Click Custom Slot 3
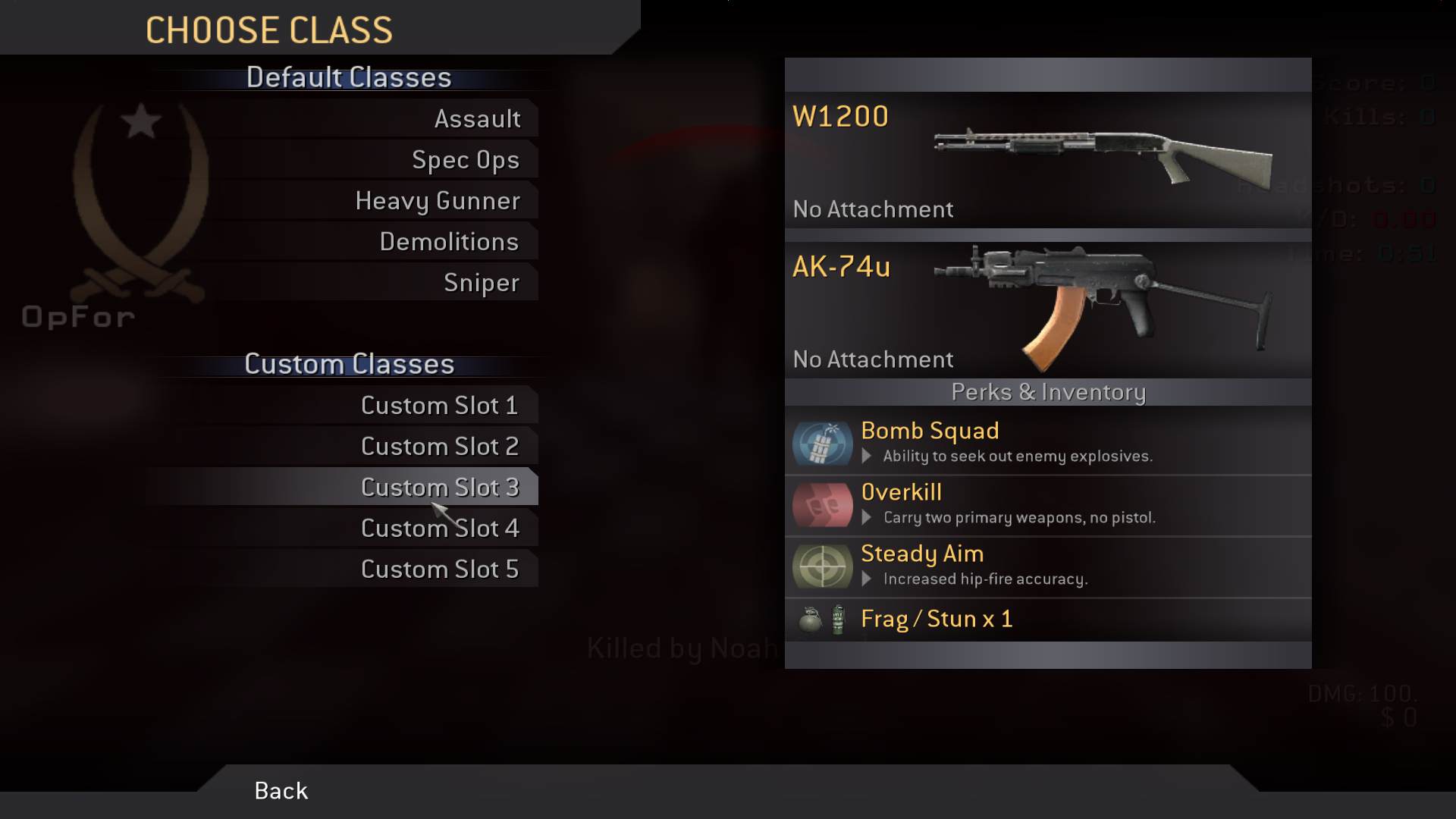Image resolution: width=1456 pixels, height=819 pixels. click(x=440, y=488)
